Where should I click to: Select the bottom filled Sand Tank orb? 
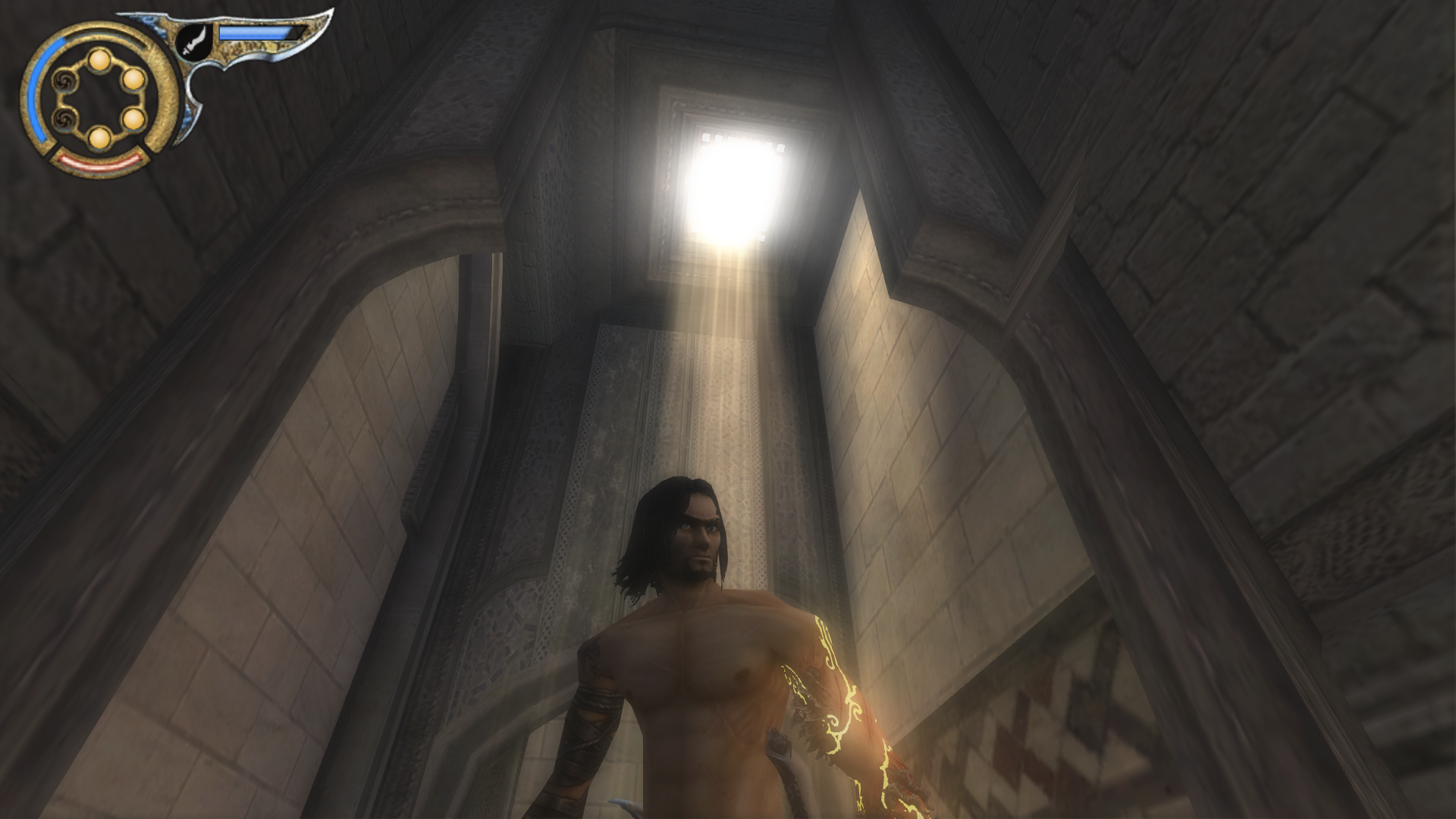pyautogui.click(x=99, y=140)
